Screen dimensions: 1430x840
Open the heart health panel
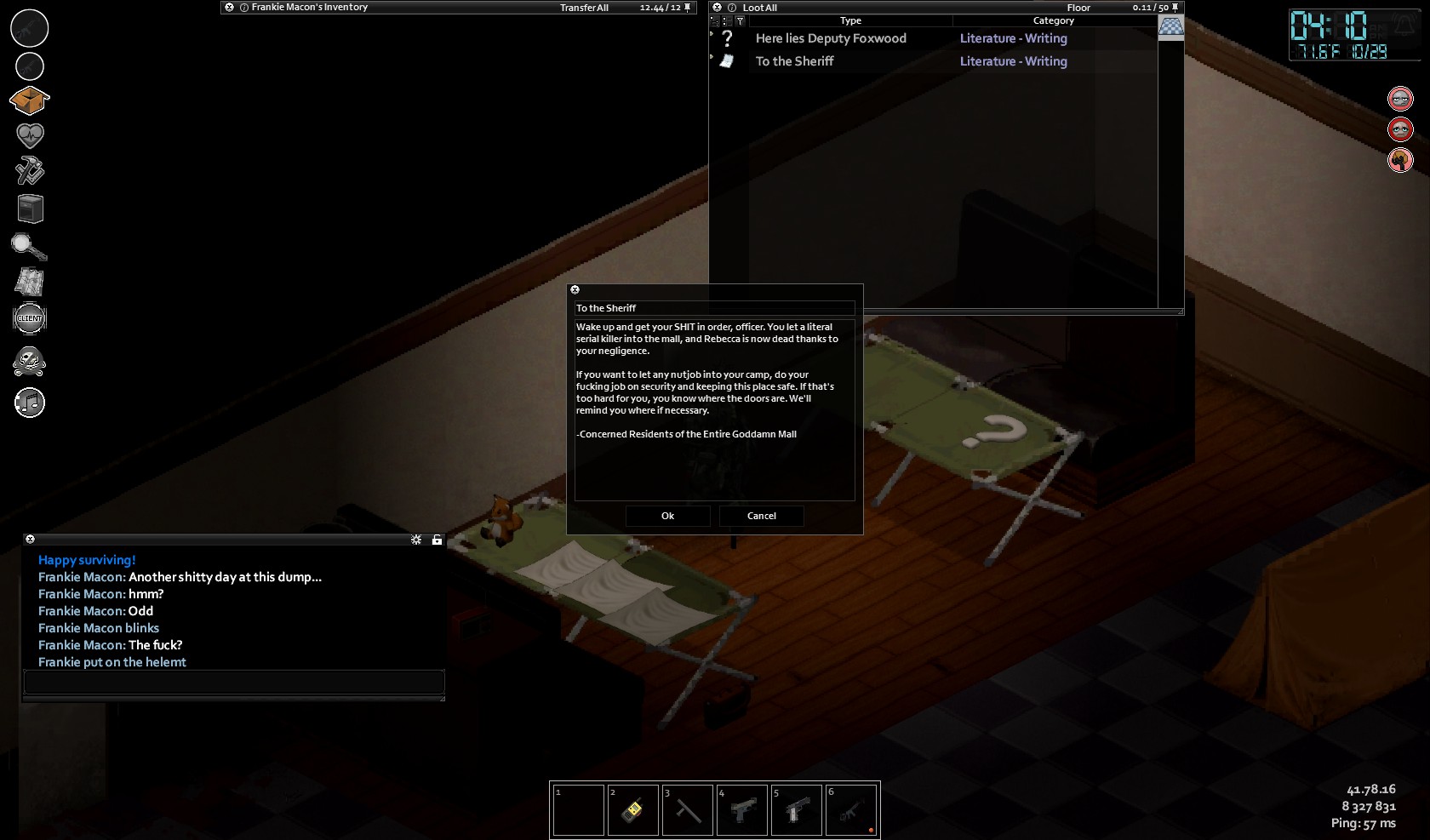point(30,135)
